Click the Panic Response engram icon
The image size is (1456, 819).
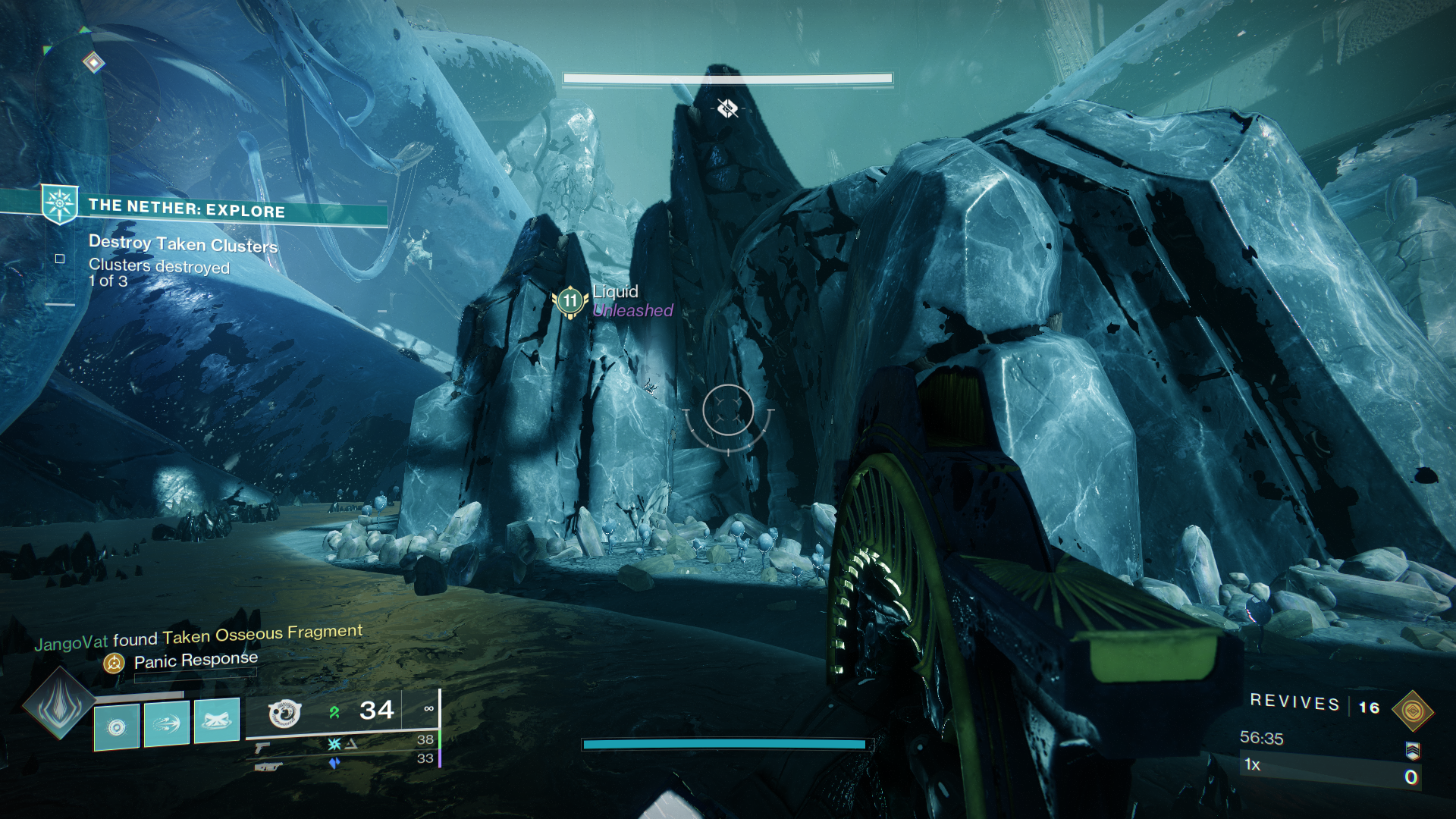tap(112, 661)
